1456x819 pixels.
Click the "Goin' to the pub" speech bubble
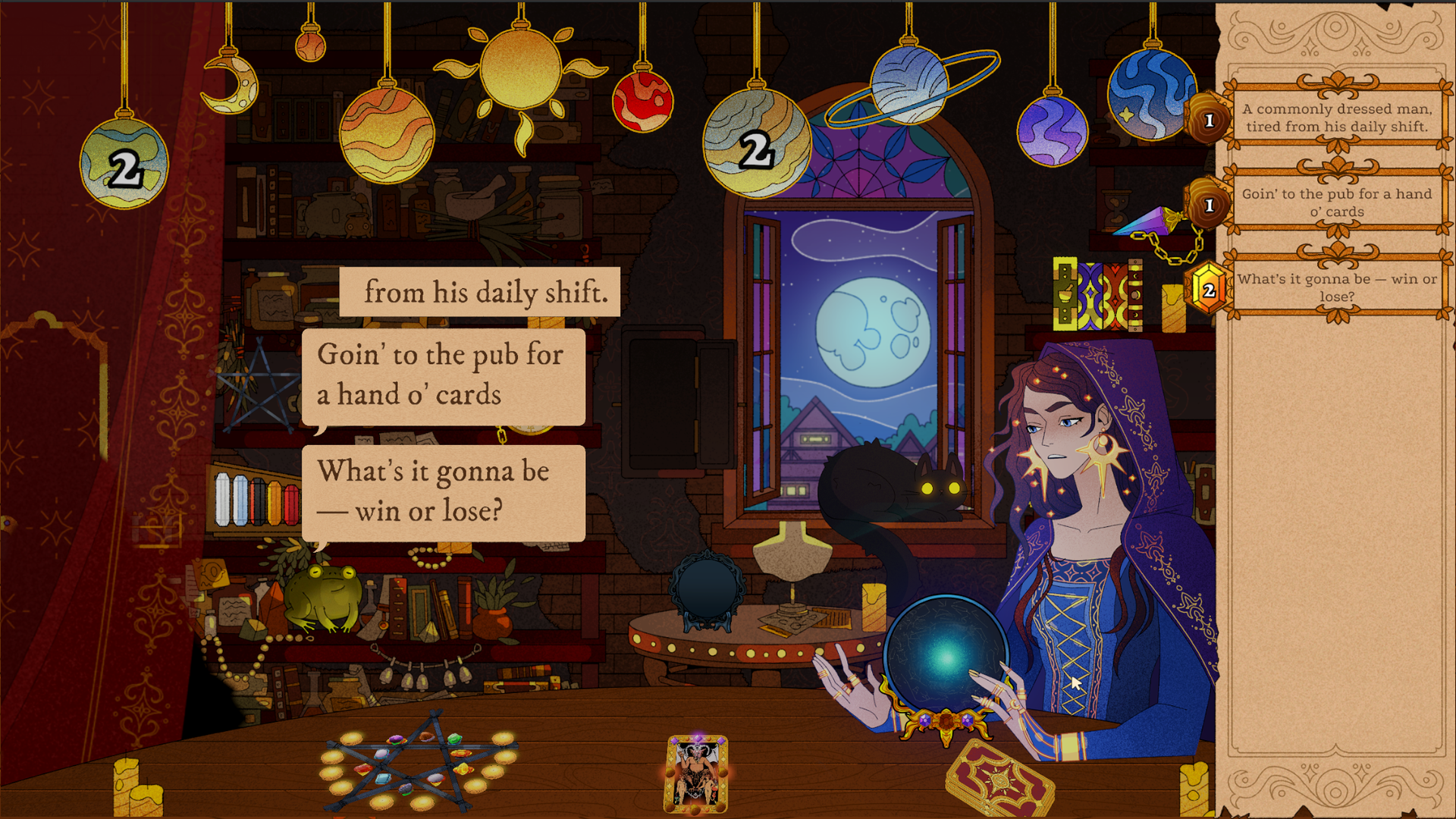[x=443, y=375]
